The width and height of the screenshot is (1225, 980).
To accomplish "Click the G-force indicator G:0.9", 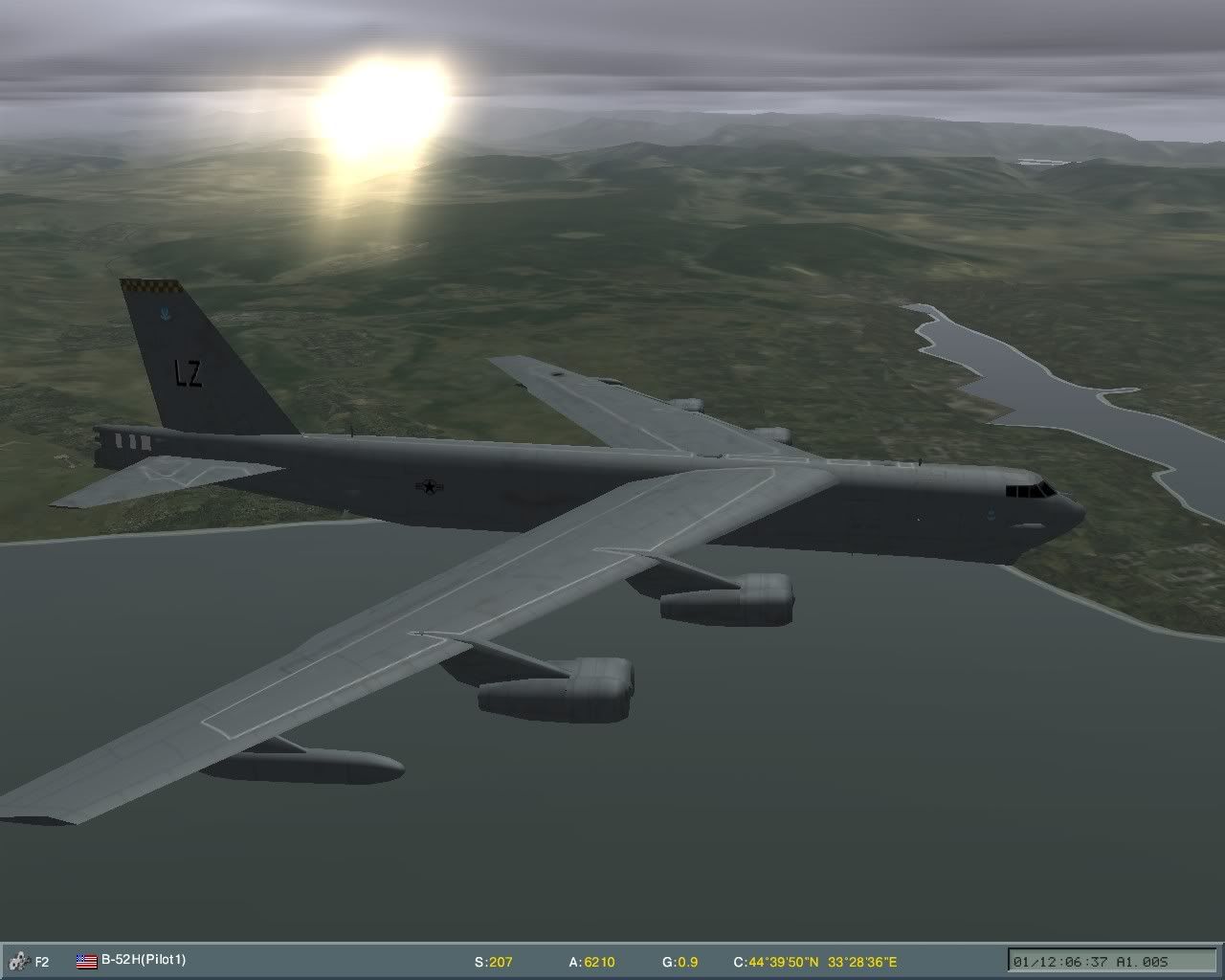I will (681, 960).
